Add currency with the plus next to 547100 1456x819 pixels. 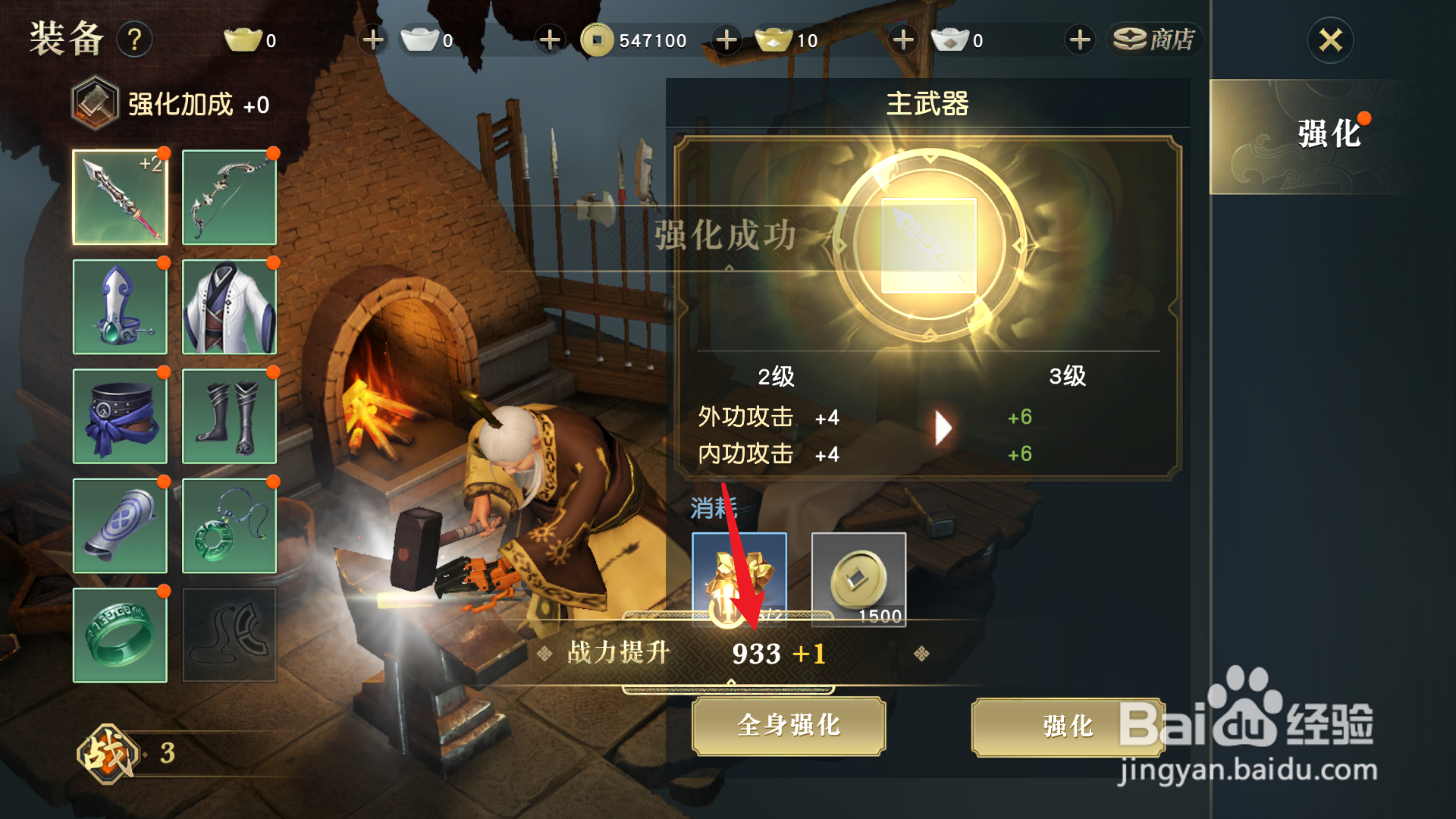tap(726, 39)
